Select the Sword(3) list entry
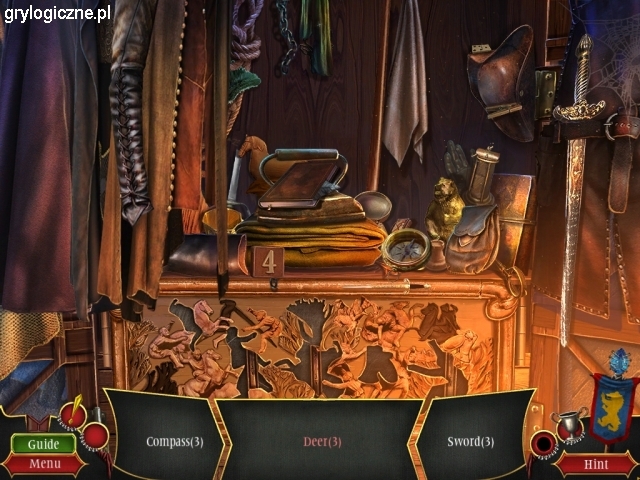Image resolution: width=640 pixels, height=480 pixels. point(471,442)
